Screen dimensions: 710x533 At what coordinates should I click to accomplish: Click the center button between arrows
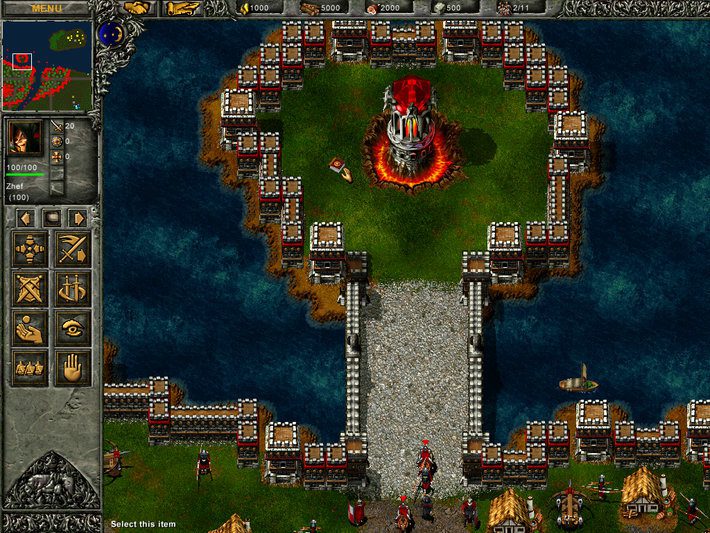coord(51,217)
